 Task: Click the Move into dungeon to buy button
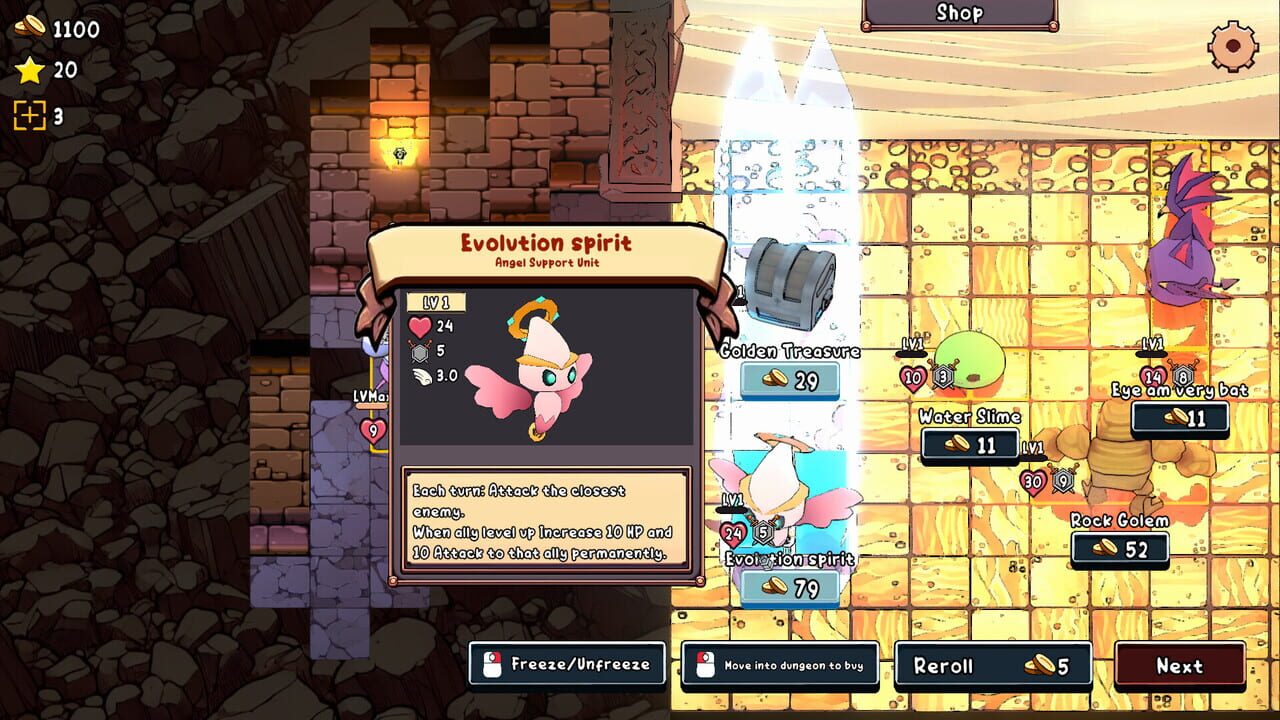tap(779, 664)
